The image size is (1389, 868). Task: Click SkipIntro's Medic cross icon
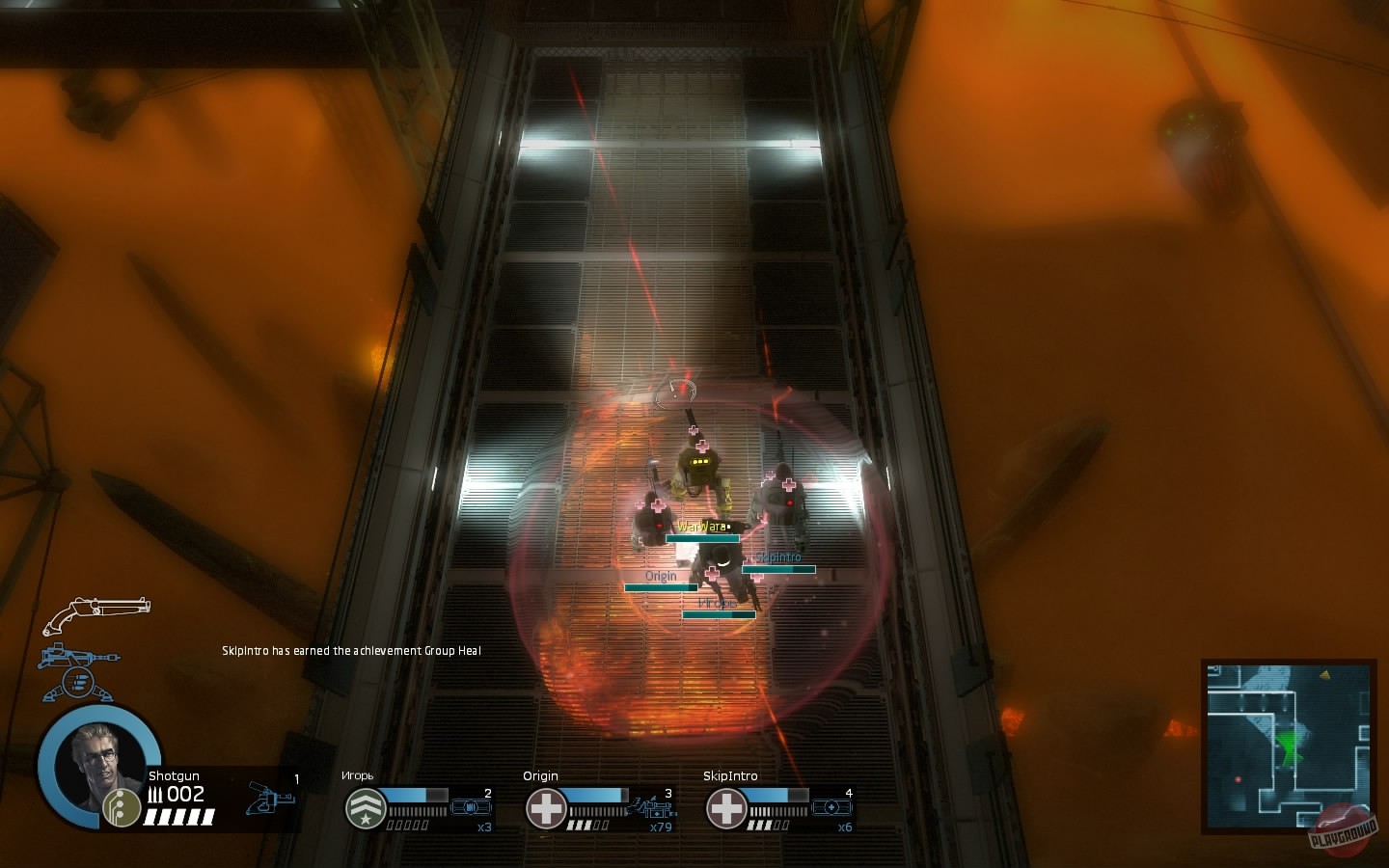(x=725, y=807)
